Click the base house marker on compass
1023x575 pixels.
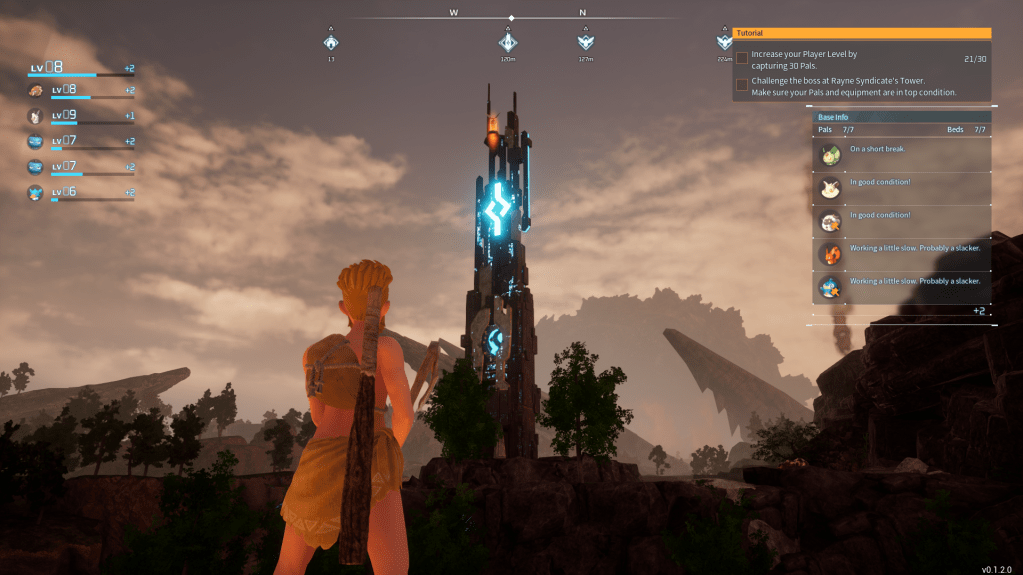(x=331, y=42)
